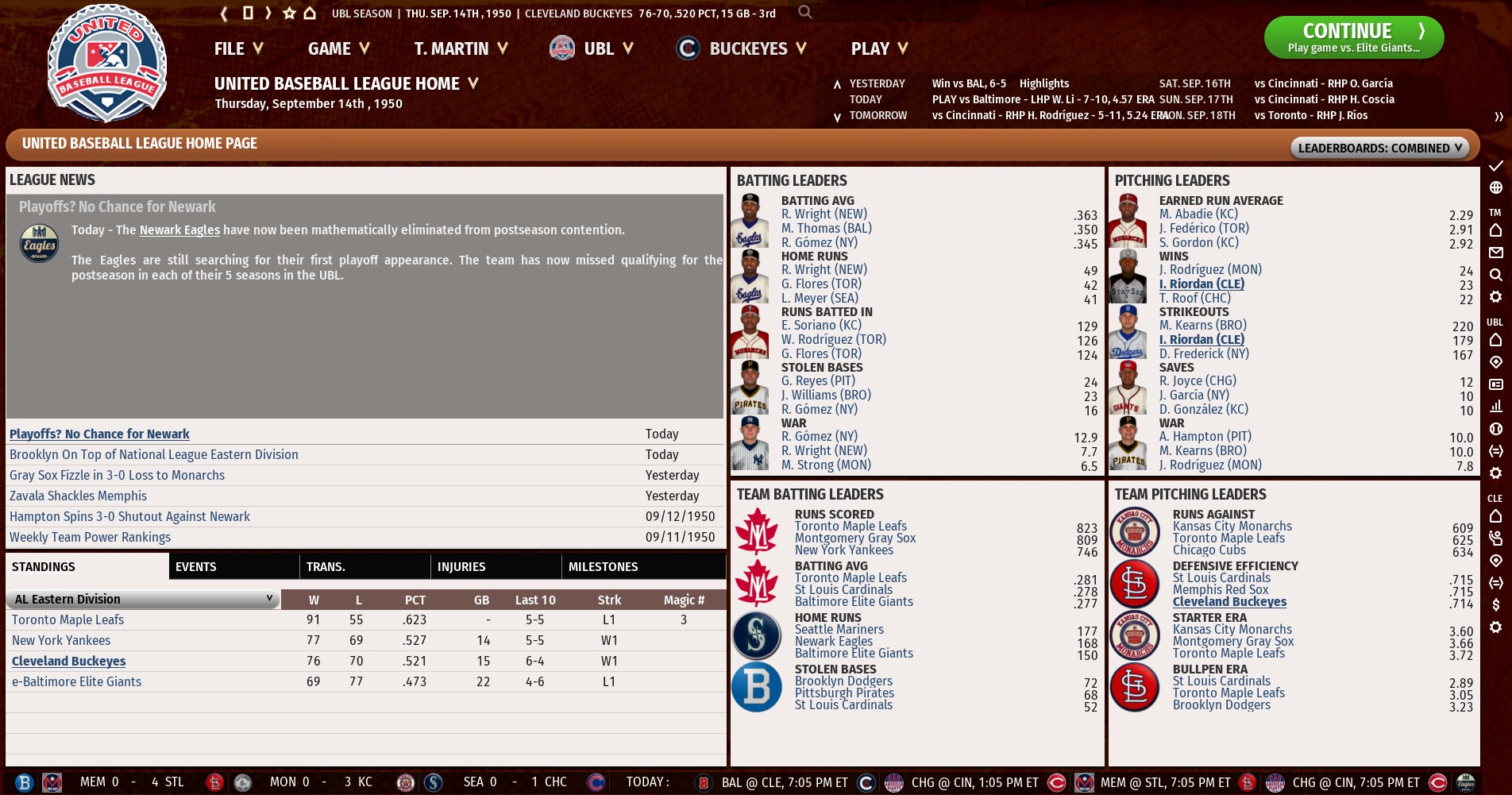Switch to the Trans. tab
1512x795 pixels.
326,566
